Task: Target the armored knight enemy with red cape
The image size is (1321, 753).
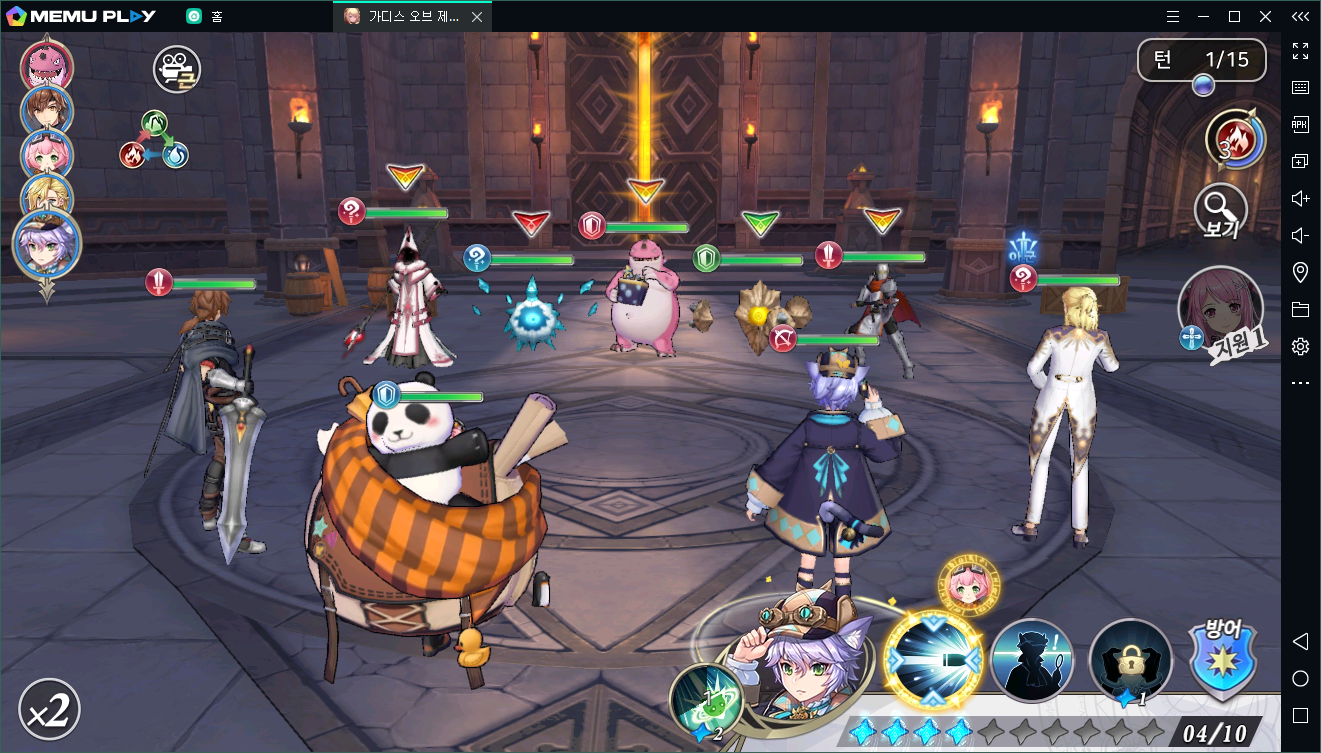Action: [882, 310]
